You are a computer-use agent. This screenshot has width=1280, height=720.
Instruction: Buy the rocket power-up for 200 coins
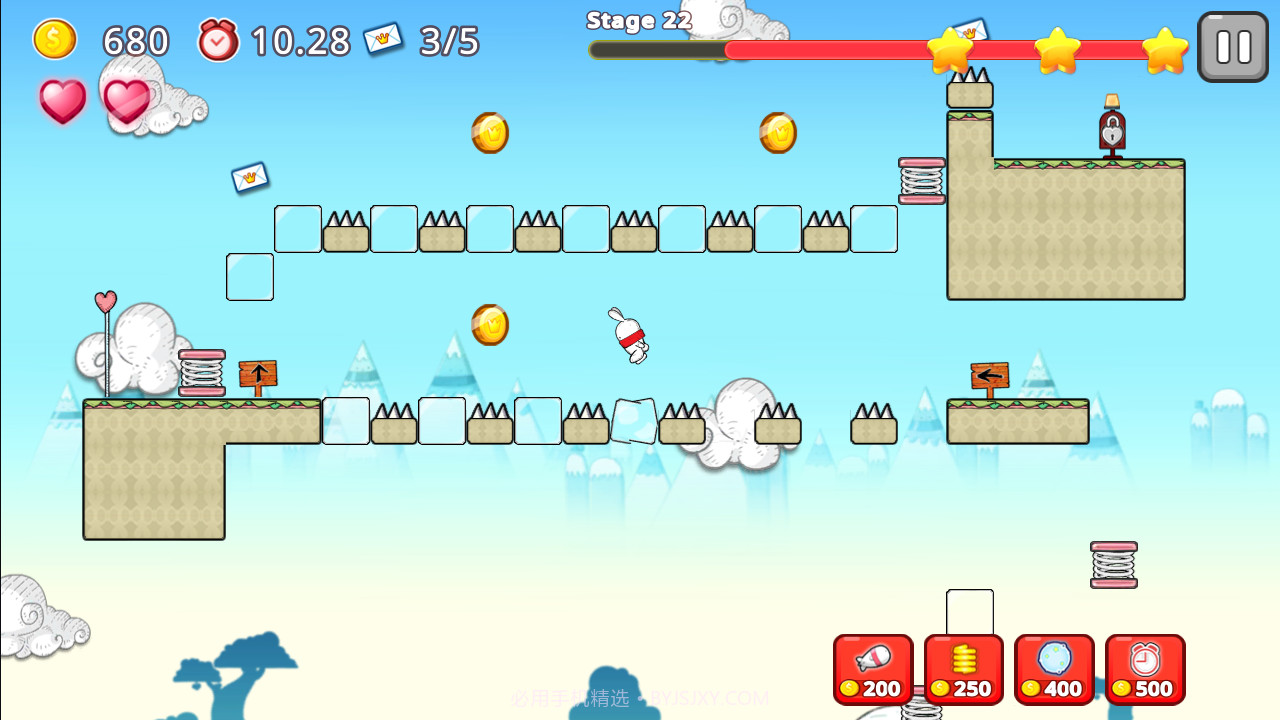pos(872,668)
